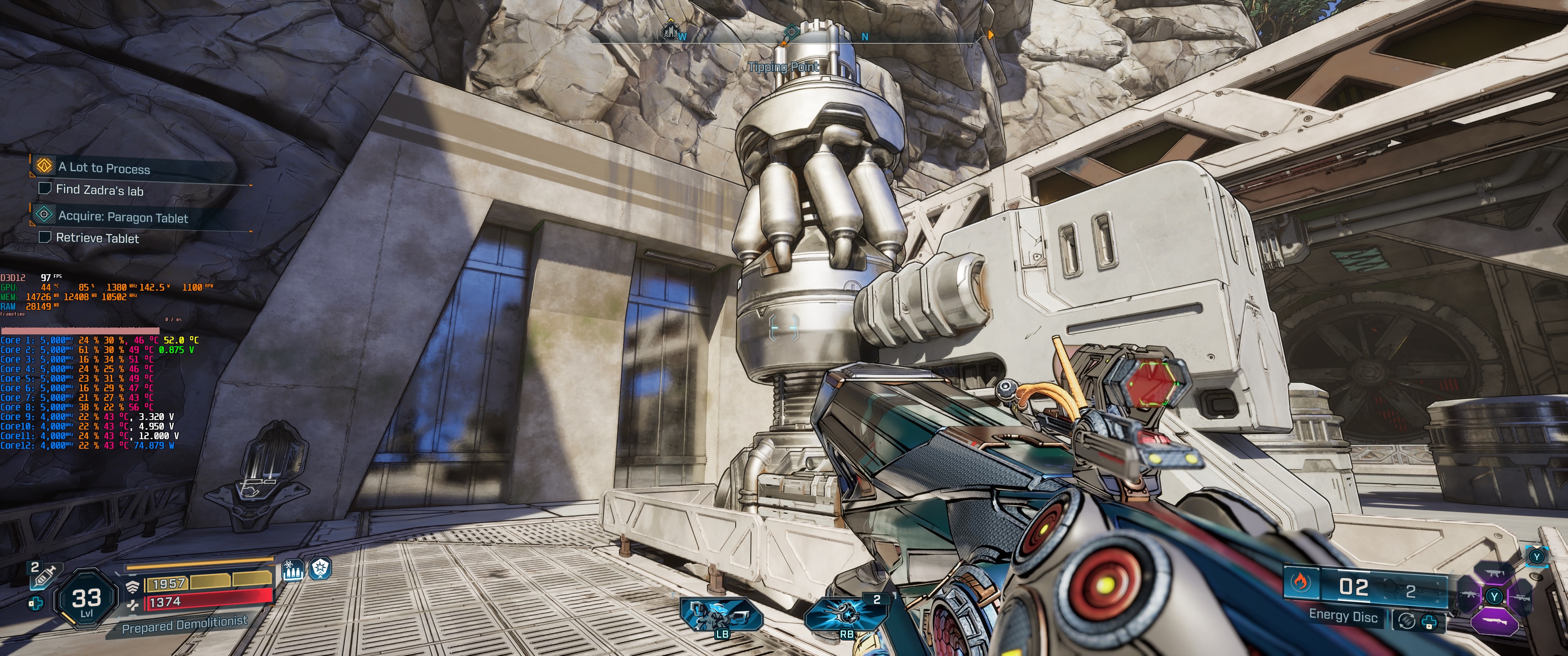Select the teal objective marker on compass

pyautogui.click(x=790, y=31)
